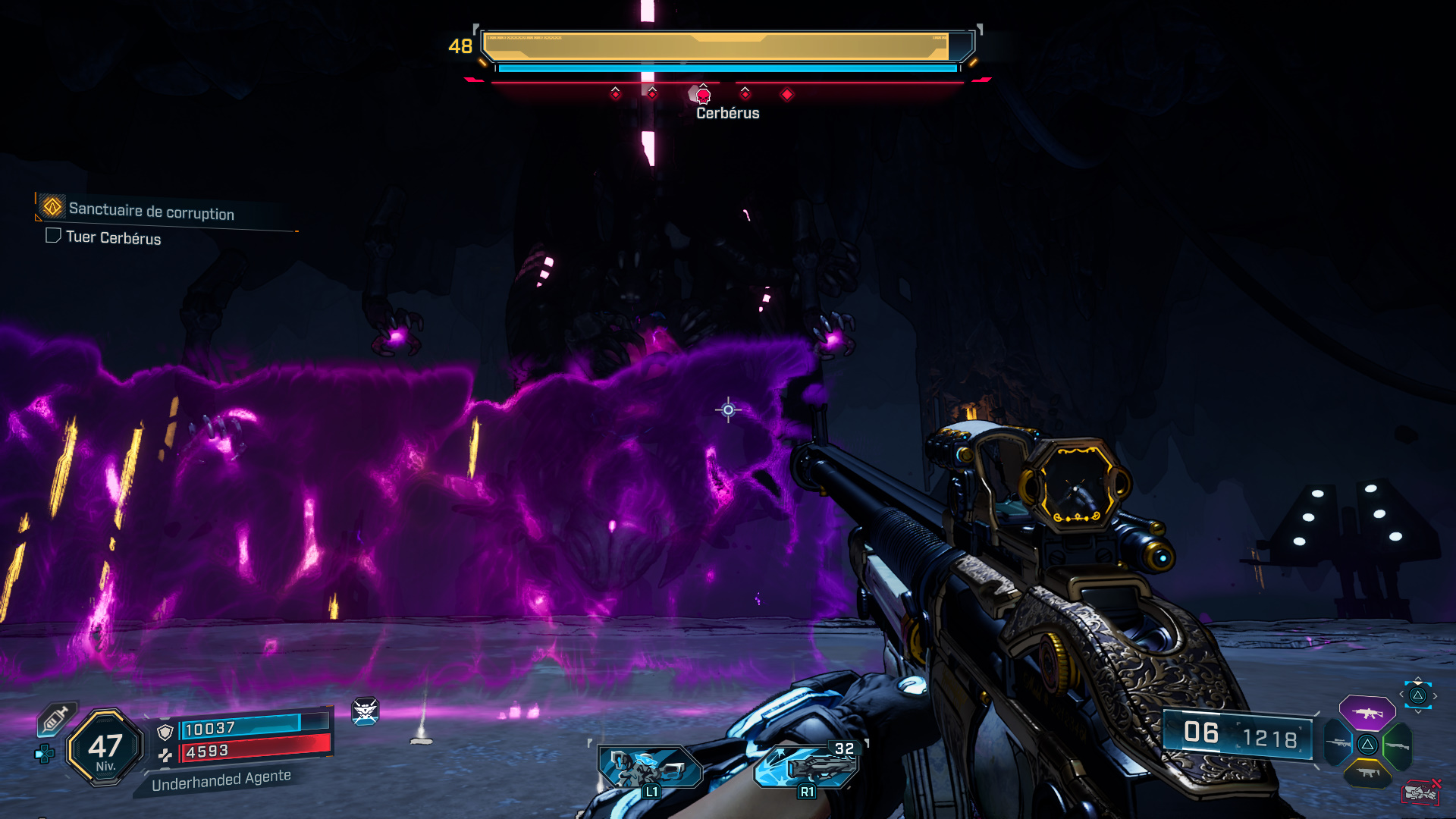Activate the action skill with the trooper icon
Viewport: 1456px width, 819px height.
click(650, 767)
